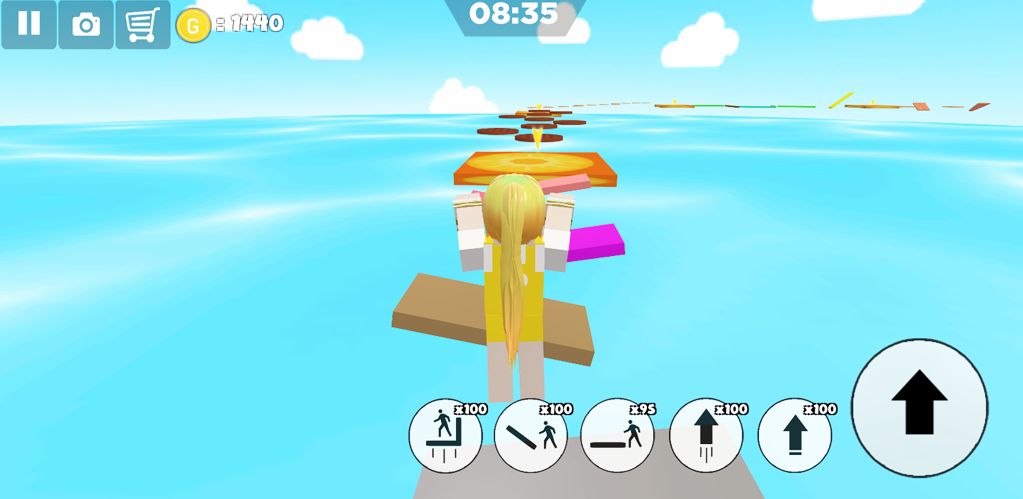Image resolution: width=1023 pixels, height=499 pixels.
Task: Place the slanted ramp item
Action: click(x=531, y=435)
